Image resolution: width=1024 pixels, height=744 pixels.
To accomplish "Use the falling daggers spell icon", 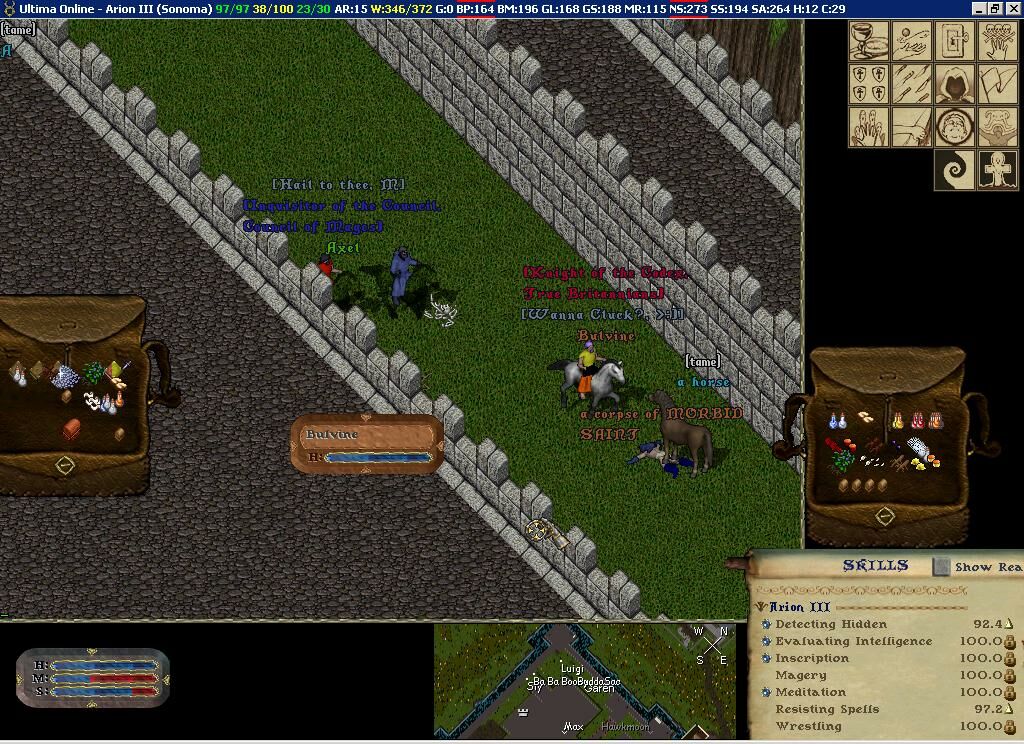I will tap(911, 84).
